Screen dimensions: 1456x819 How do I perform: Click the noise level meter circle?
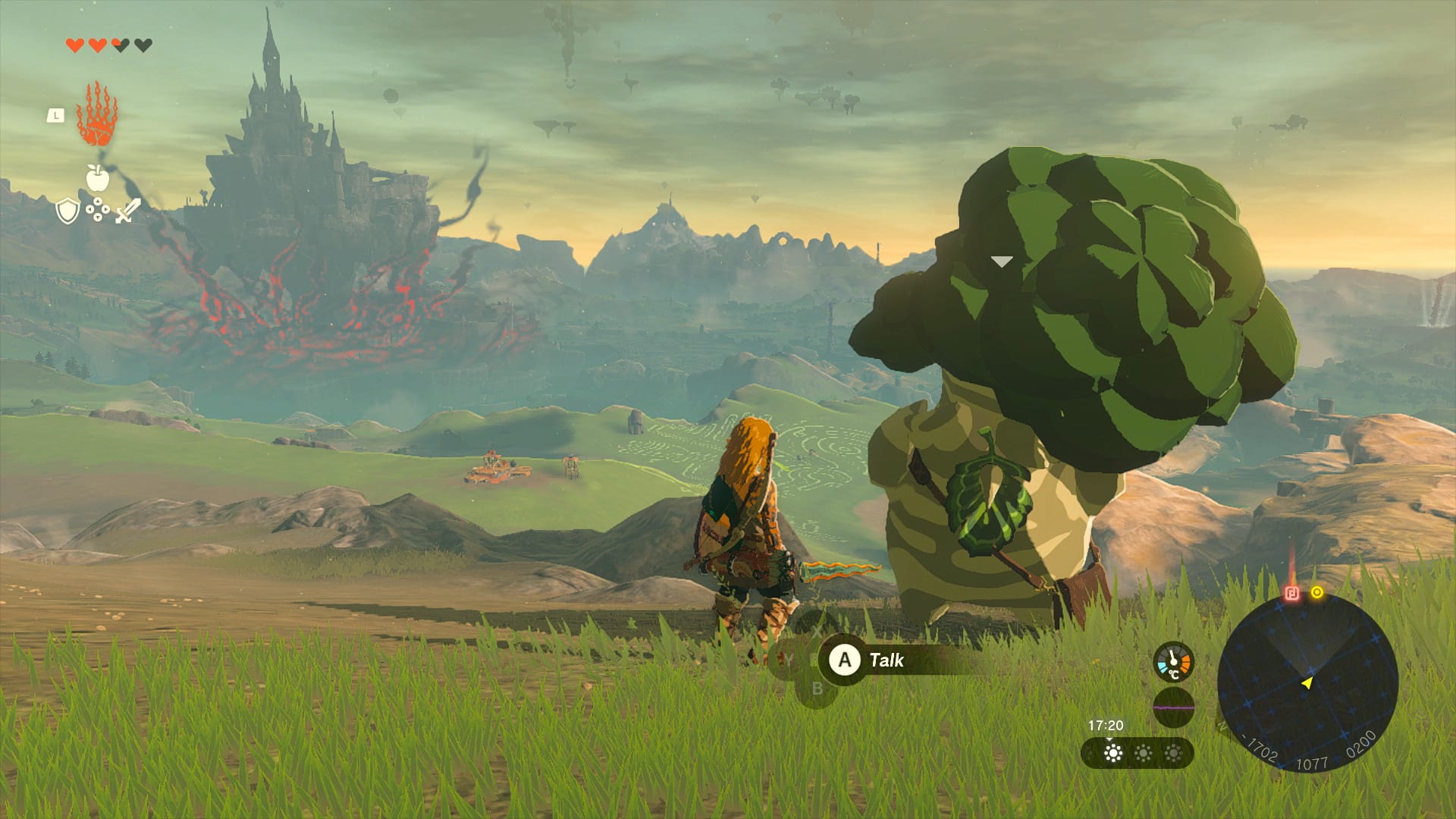[x=1174, y=708]
